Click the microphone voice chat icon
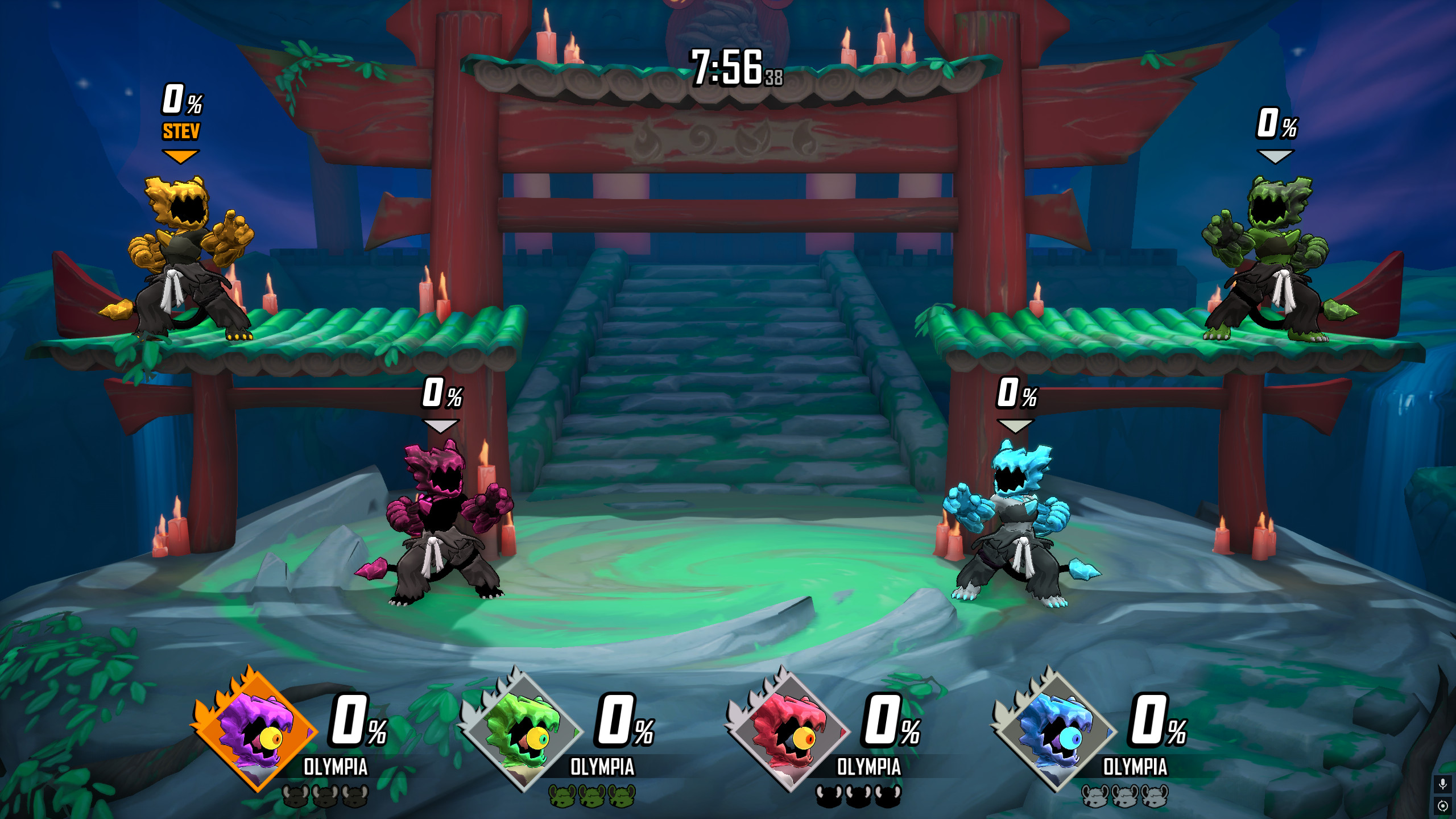 pos(1443,784)
